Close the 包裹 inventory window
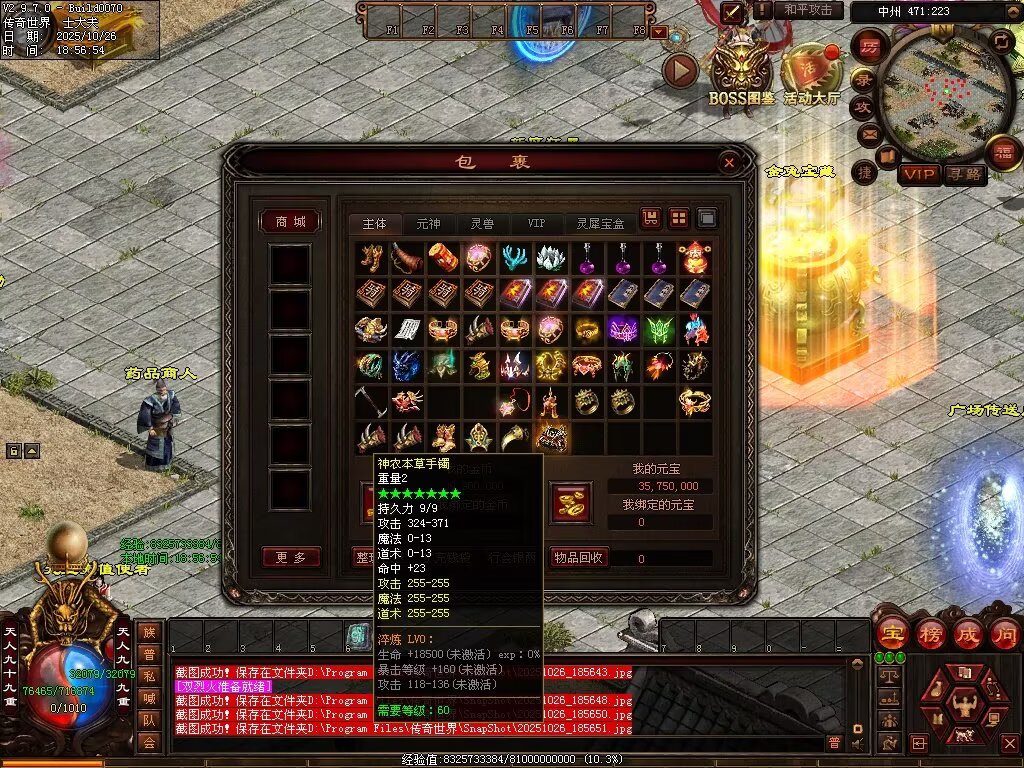 [729, 162]
